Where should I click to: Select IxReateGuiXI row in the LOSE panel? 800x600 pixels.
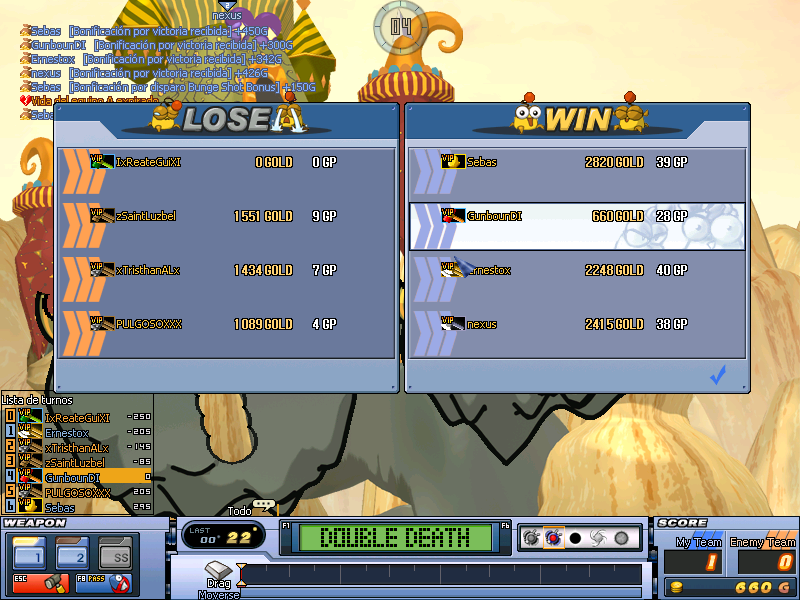coord(225,162)
